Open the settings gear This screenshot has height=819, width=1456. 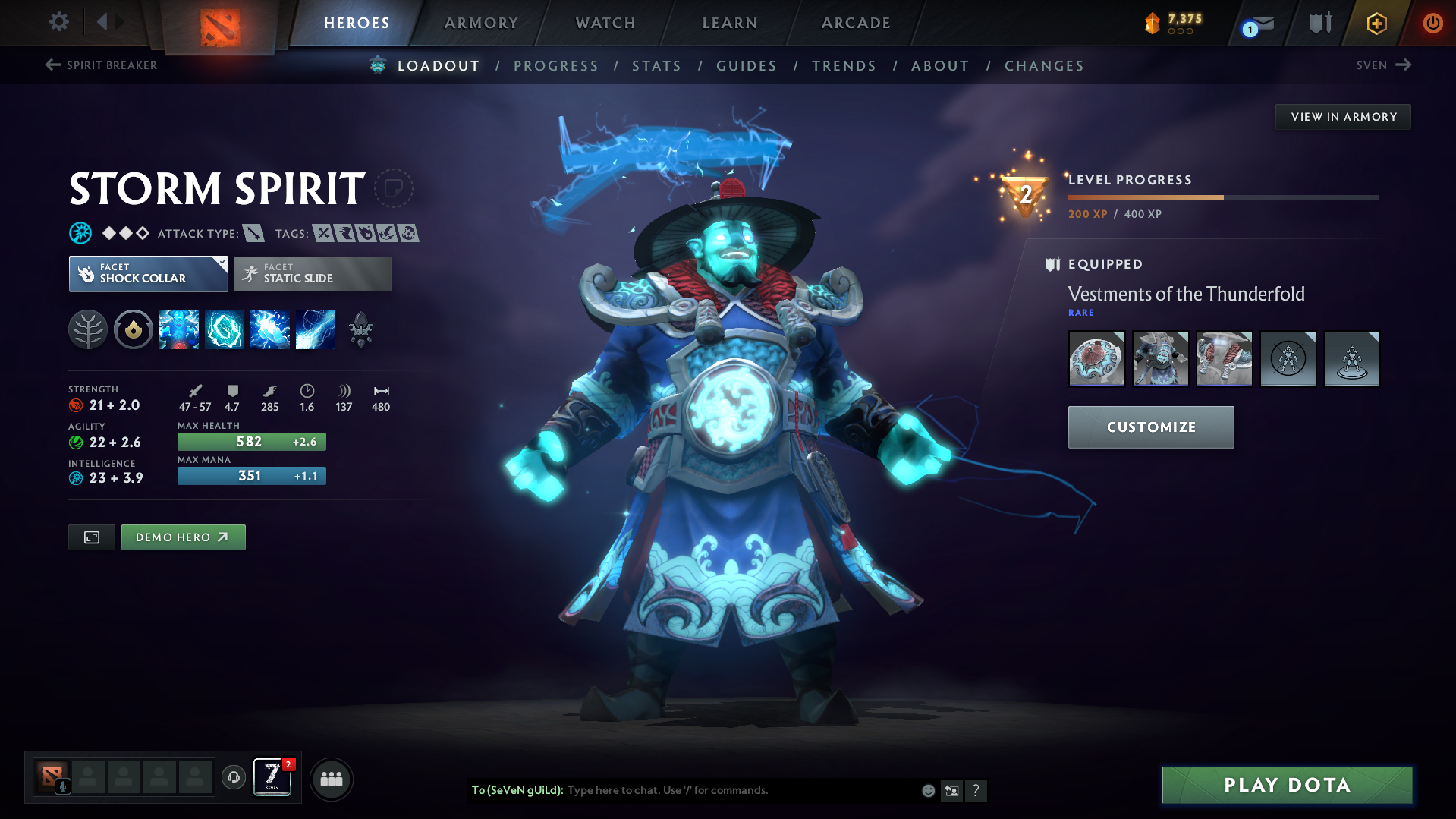point(58,23)
